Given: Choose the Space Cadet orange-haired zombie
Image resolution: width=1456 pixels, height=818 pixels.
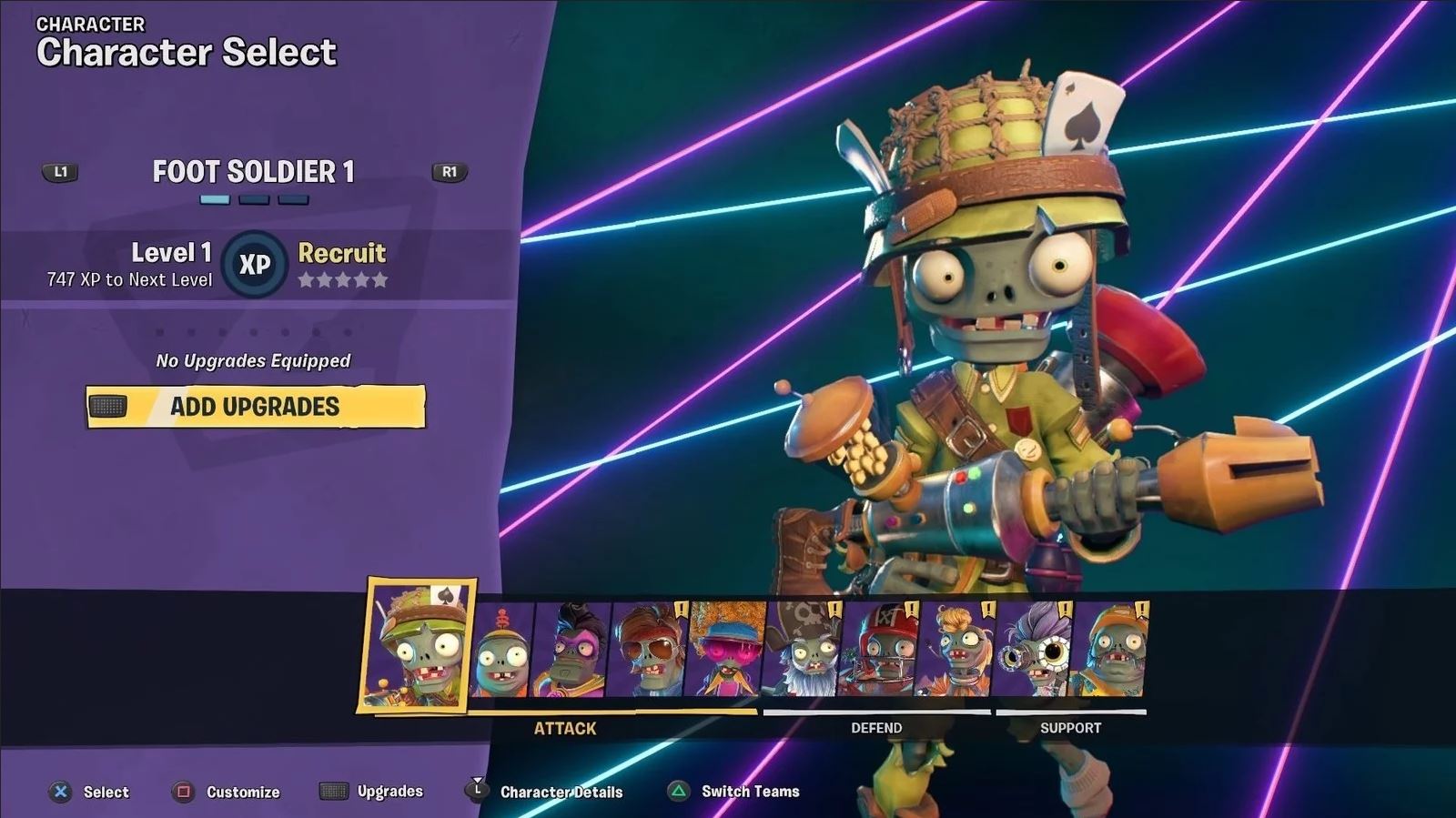Looking at the screenshot, I should tap(955, 651).
